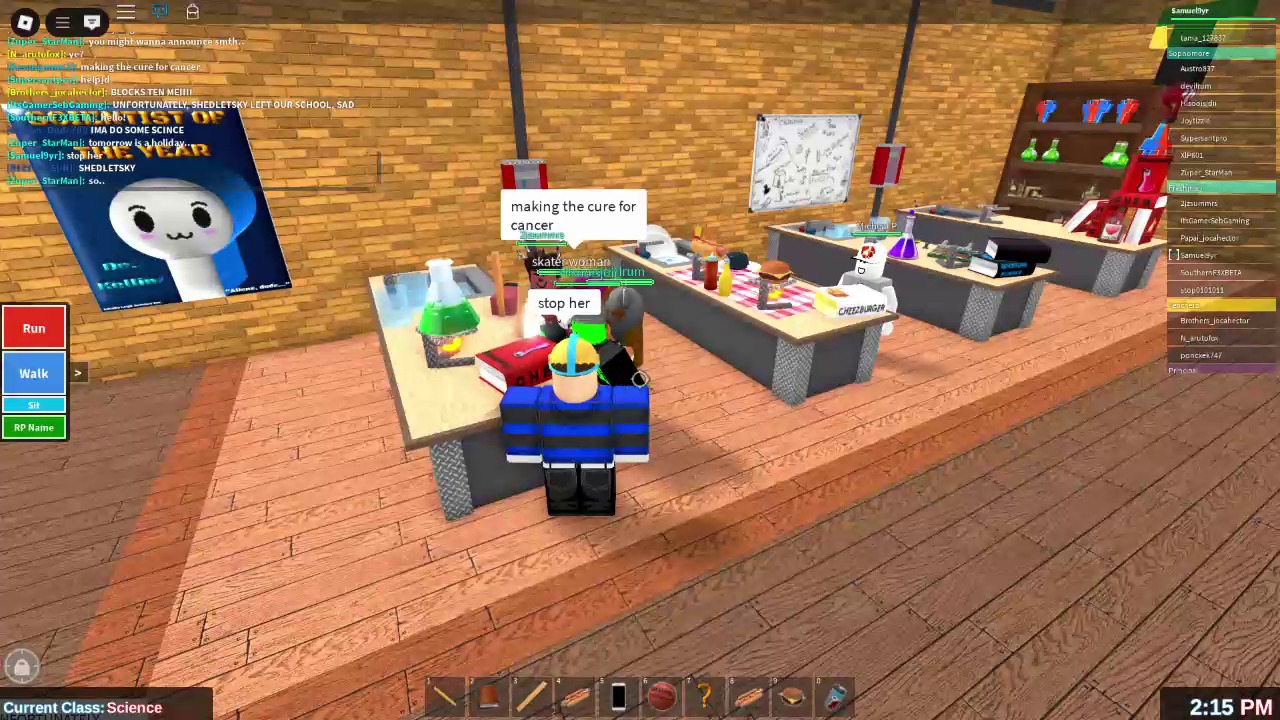
Task: Select the soda can in hotbar slot 0
Action: 835,695
